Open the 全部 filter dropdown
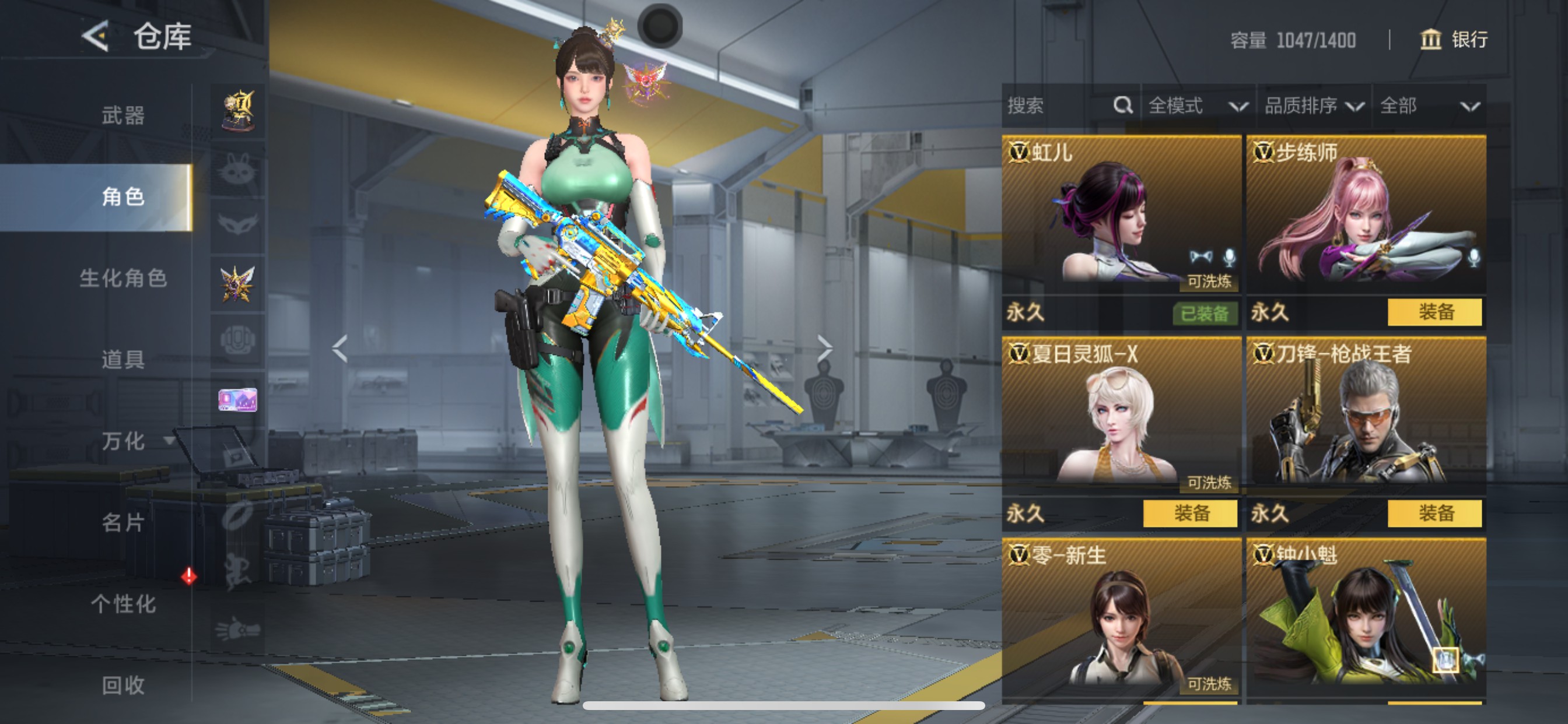The height and width of the screenshot is (724, 1568). 1428,106
